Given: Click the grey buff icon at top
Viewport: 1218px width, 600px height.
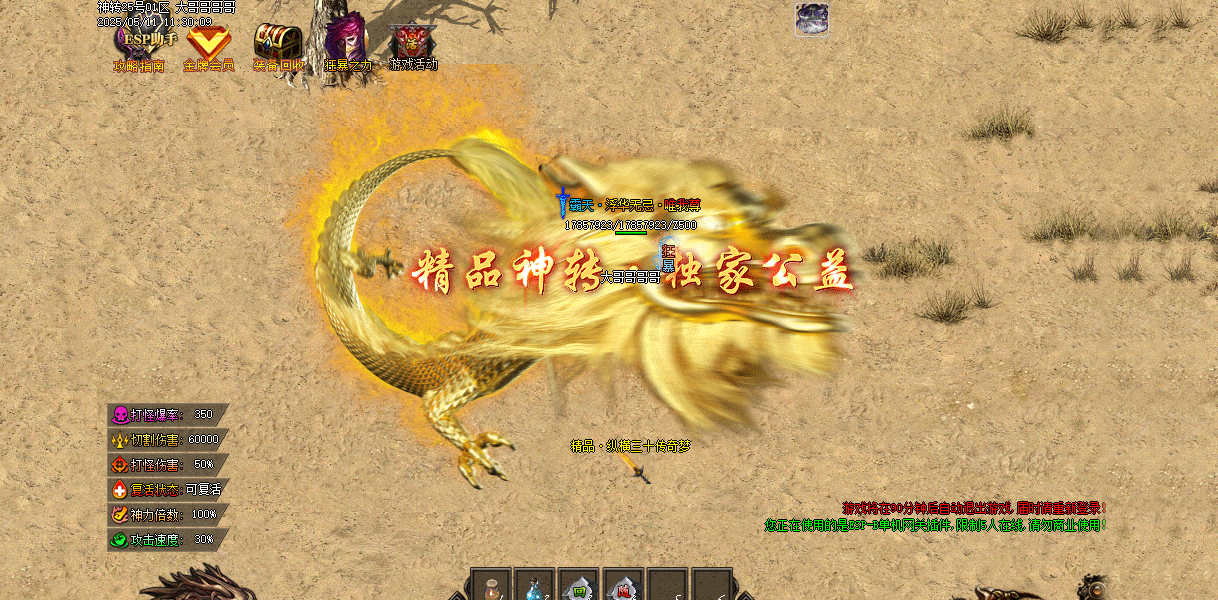Looking at the screenshot, I should 812,19.
